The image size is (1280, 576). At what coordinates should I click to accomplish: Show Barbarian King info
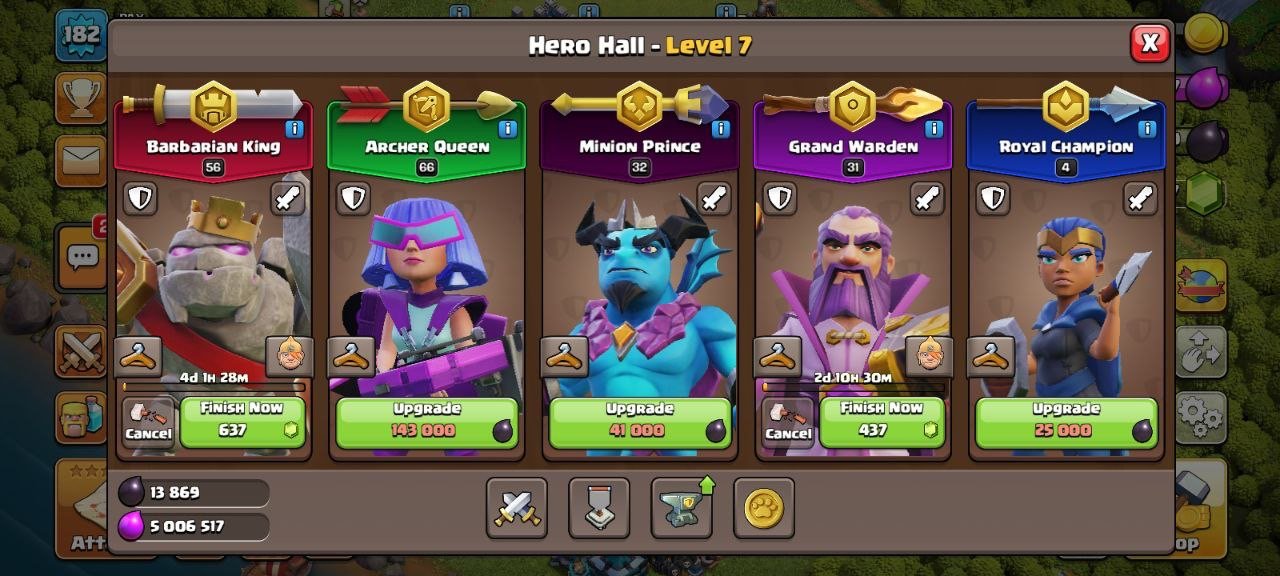click(294, 129)
